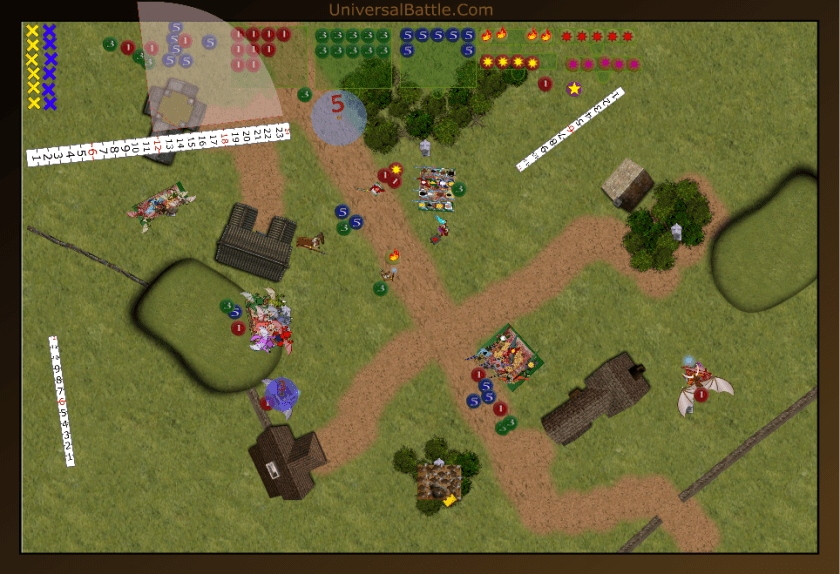
Task: Open the UniversalBattle.Com title link
Action: tap(410, 10)
